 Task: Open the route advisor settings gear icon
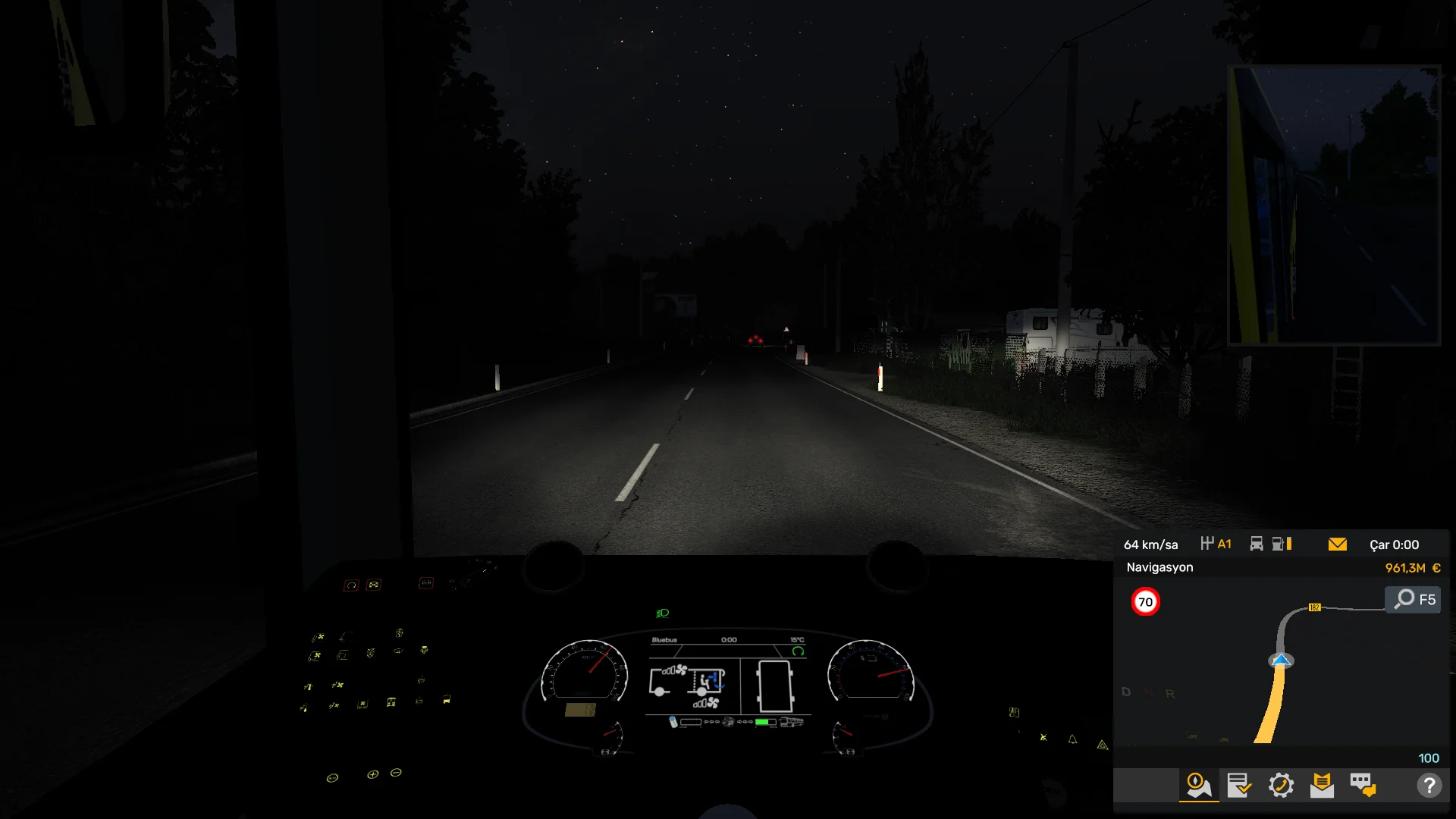(1280, 786)
